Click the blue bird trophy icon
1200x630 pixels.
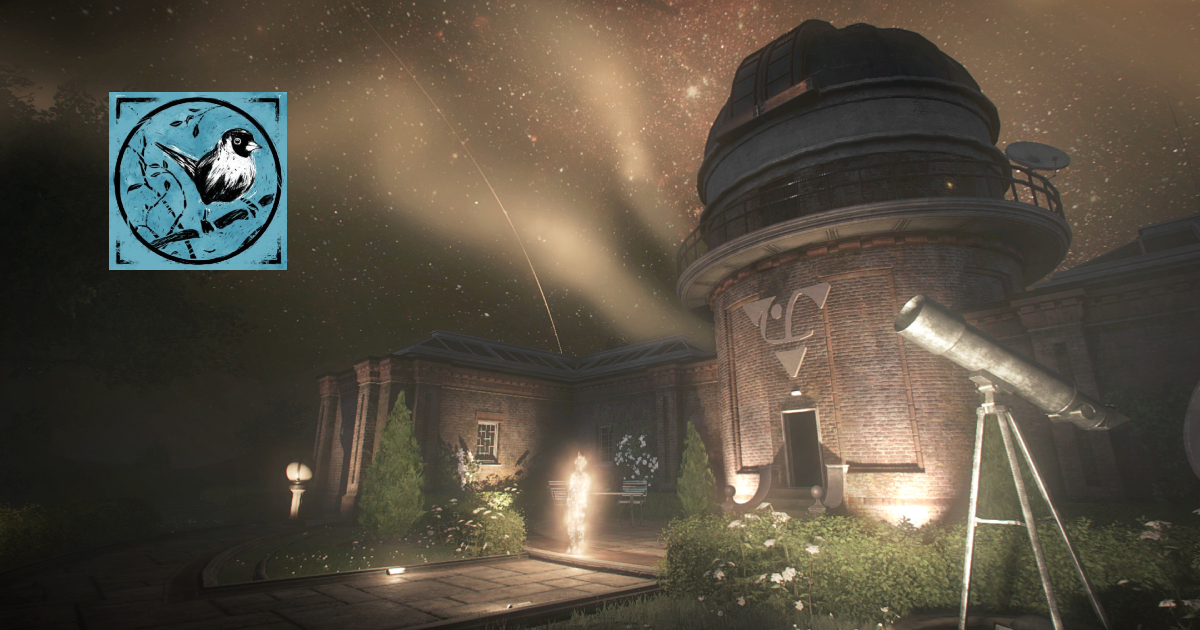click(198, 181)
